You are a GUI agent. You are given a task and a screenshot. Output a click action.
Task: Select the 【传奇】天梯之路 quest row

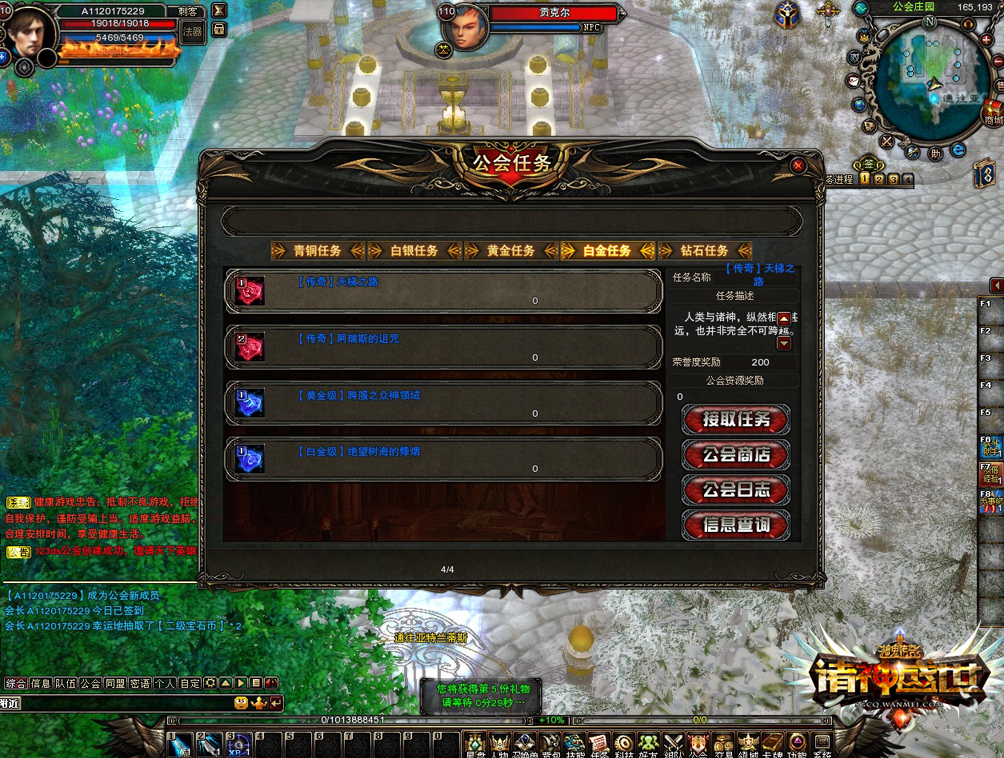[x=443, y=291]
